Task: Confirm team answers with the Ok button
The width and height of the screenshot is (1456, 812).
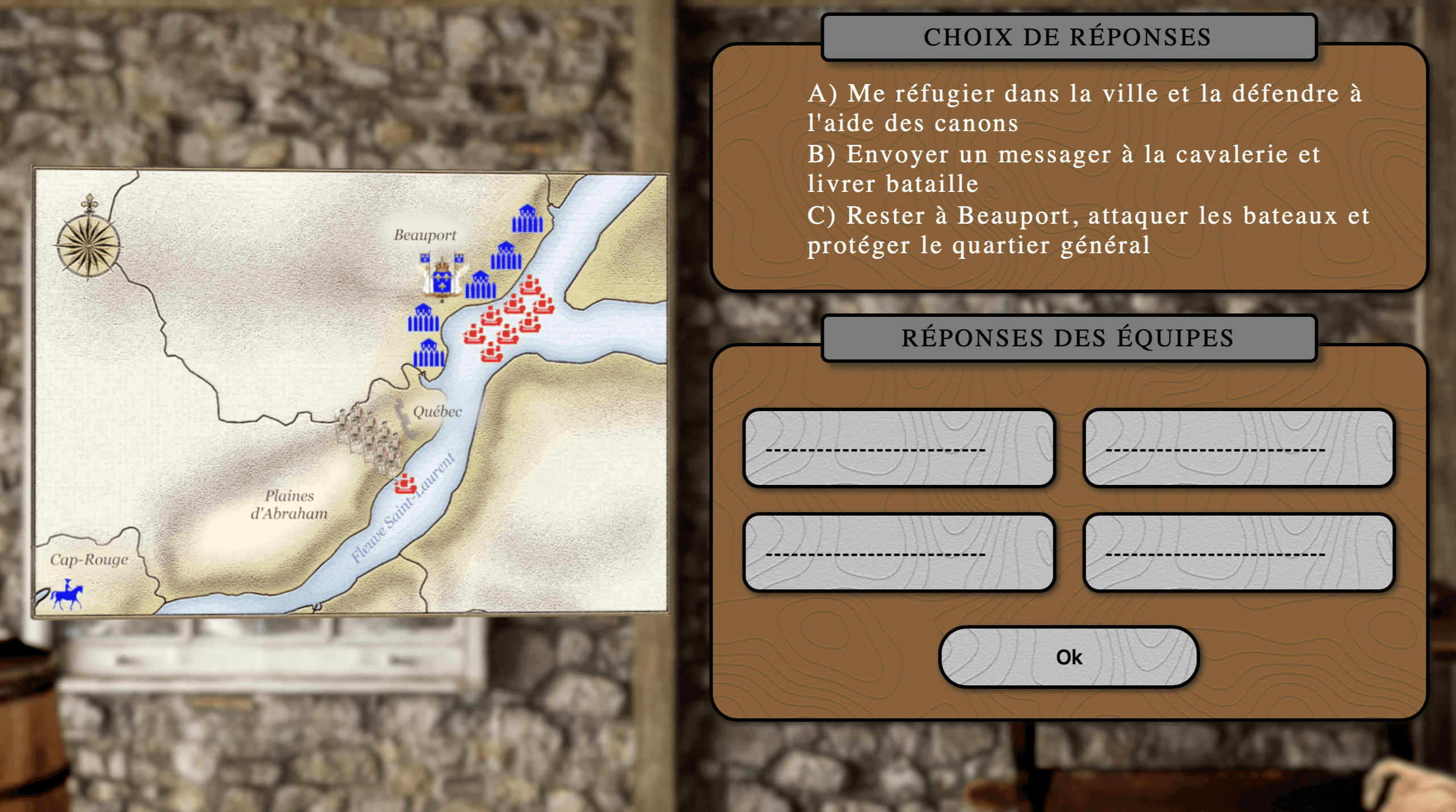Action: [x=1069, y=657]
